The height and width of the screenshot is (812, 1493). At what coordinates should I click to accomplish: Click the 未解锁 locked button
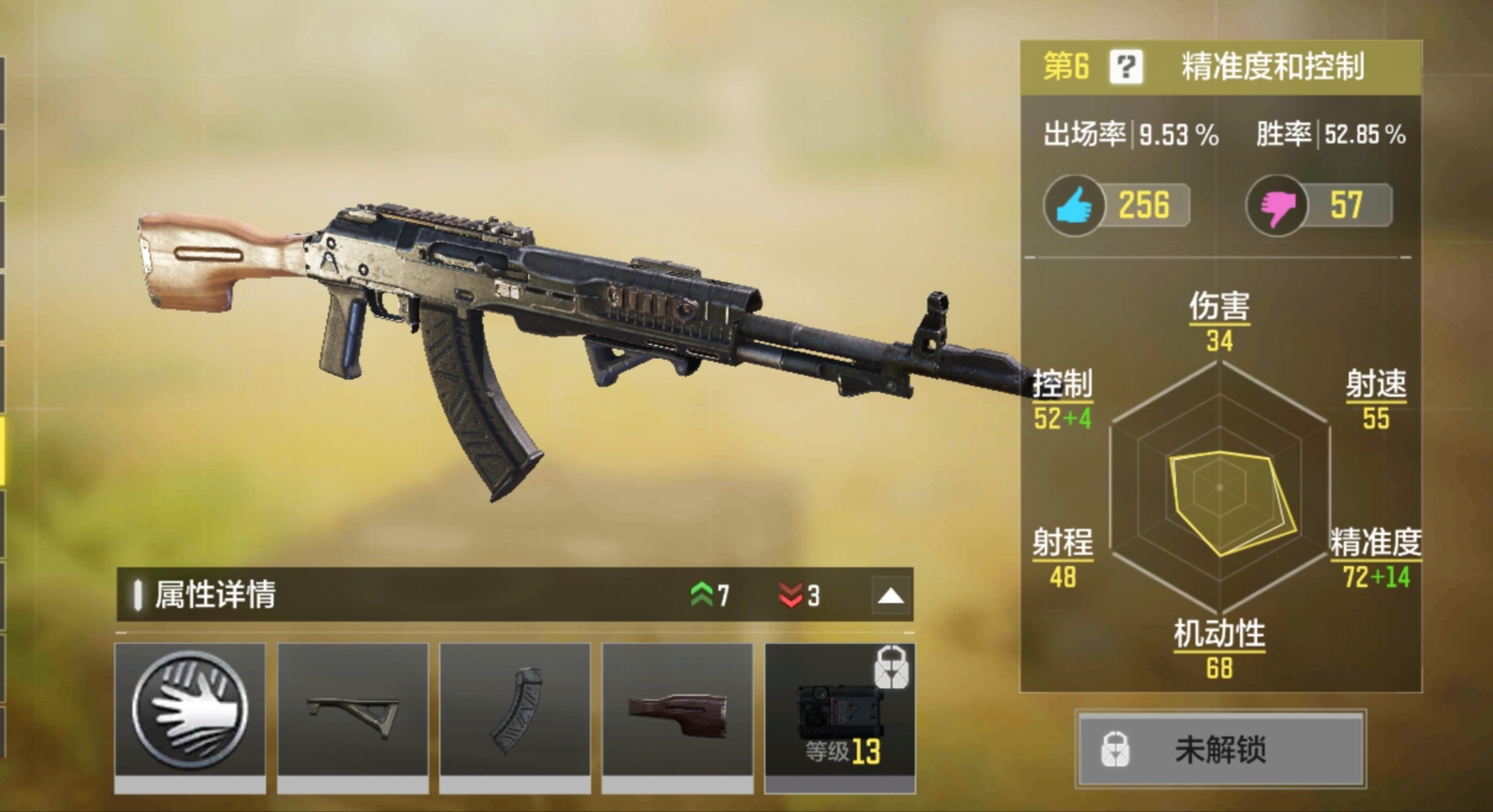pos(1220,749)
